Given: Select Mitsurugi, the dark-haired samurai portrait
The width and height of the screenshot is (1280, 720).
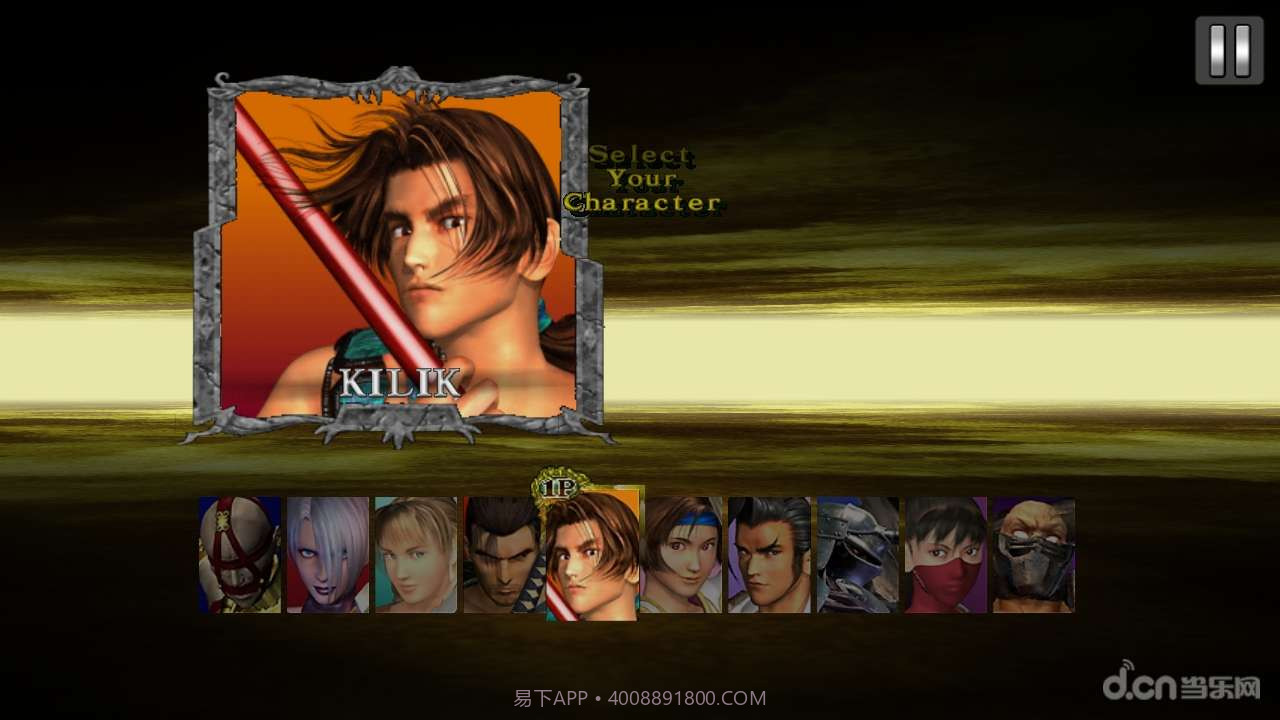Looking at the screenshot, I should point(502,555).
